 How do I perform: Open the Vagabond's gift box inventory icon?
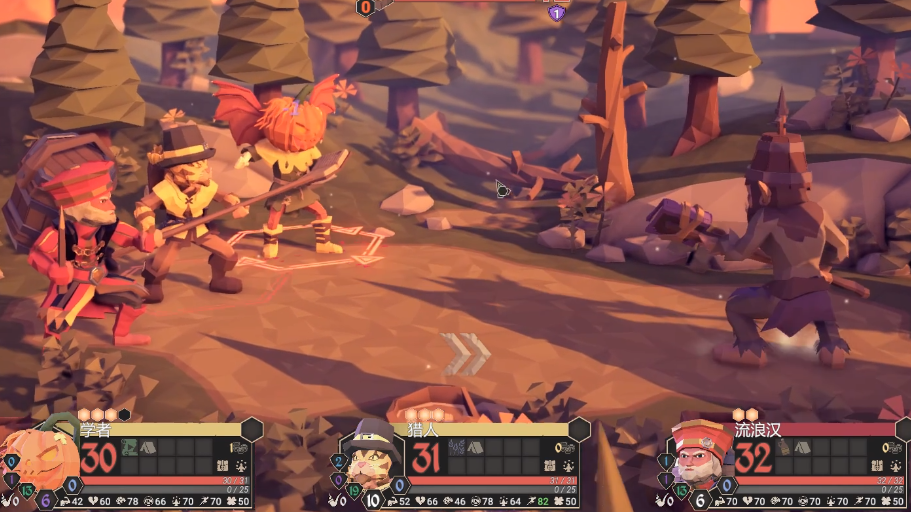pyautogui.click(x=877, y=466)
